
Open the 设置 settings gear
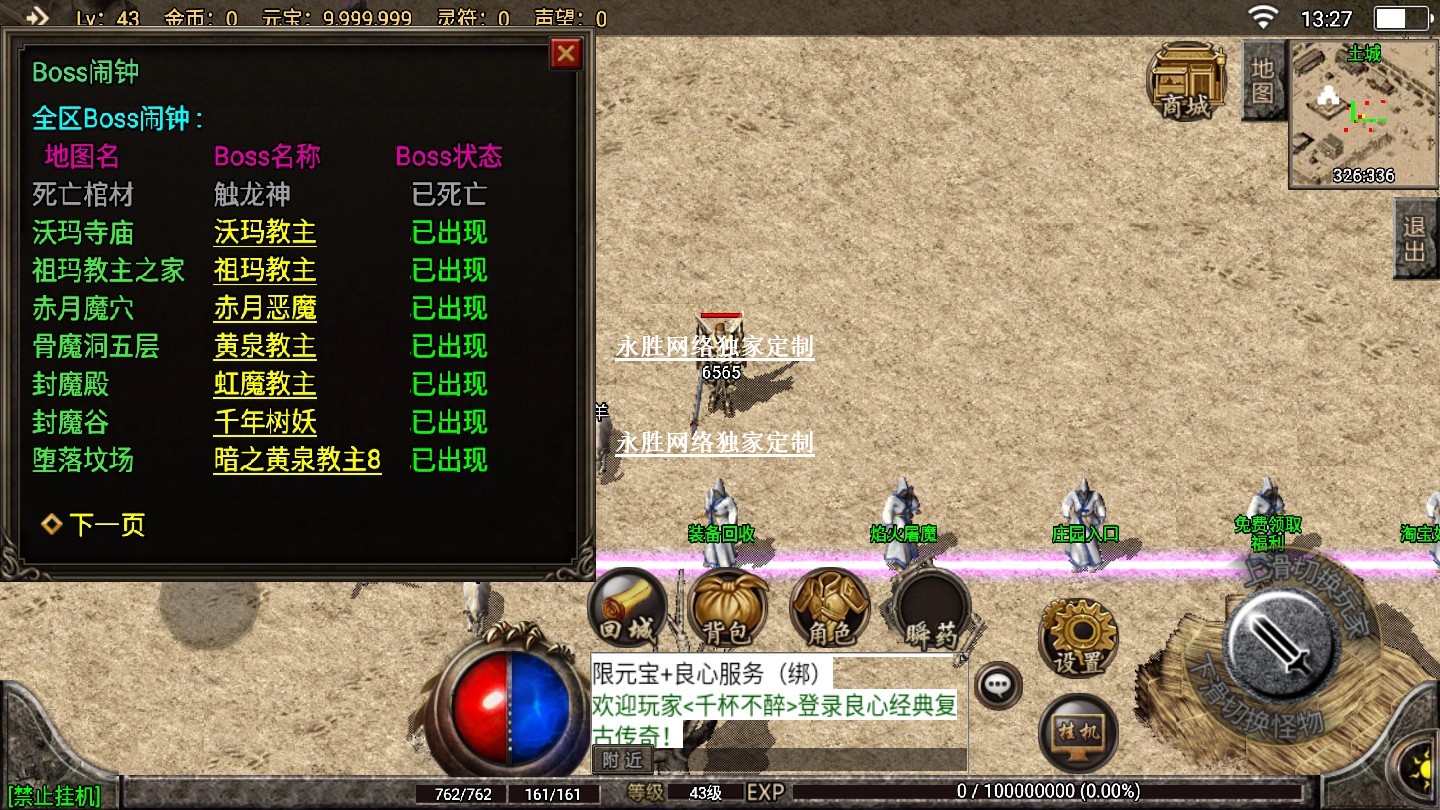pyautogui.click(x=1078, y=637)
